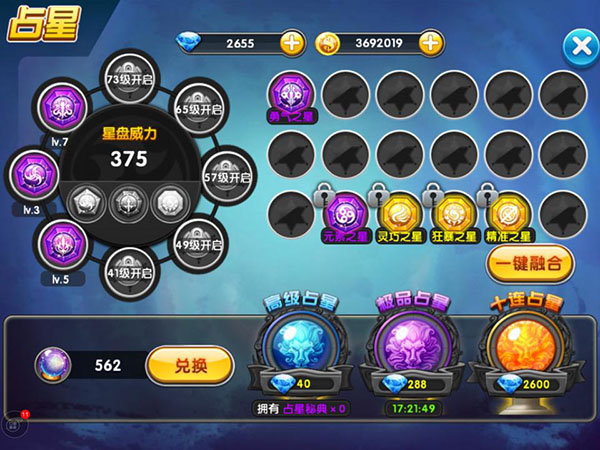Select the 精准之星 star in inventory
The height and width of the screenshot is (450, 600).
(508, 213)
